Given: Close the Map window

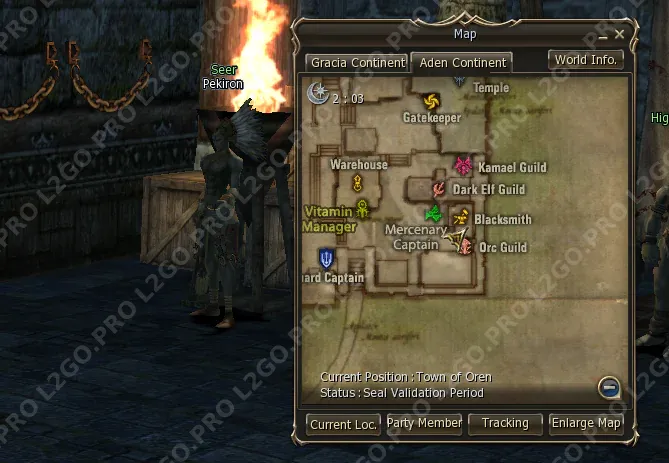Looking at the screenshot, I should click(620, 34).
